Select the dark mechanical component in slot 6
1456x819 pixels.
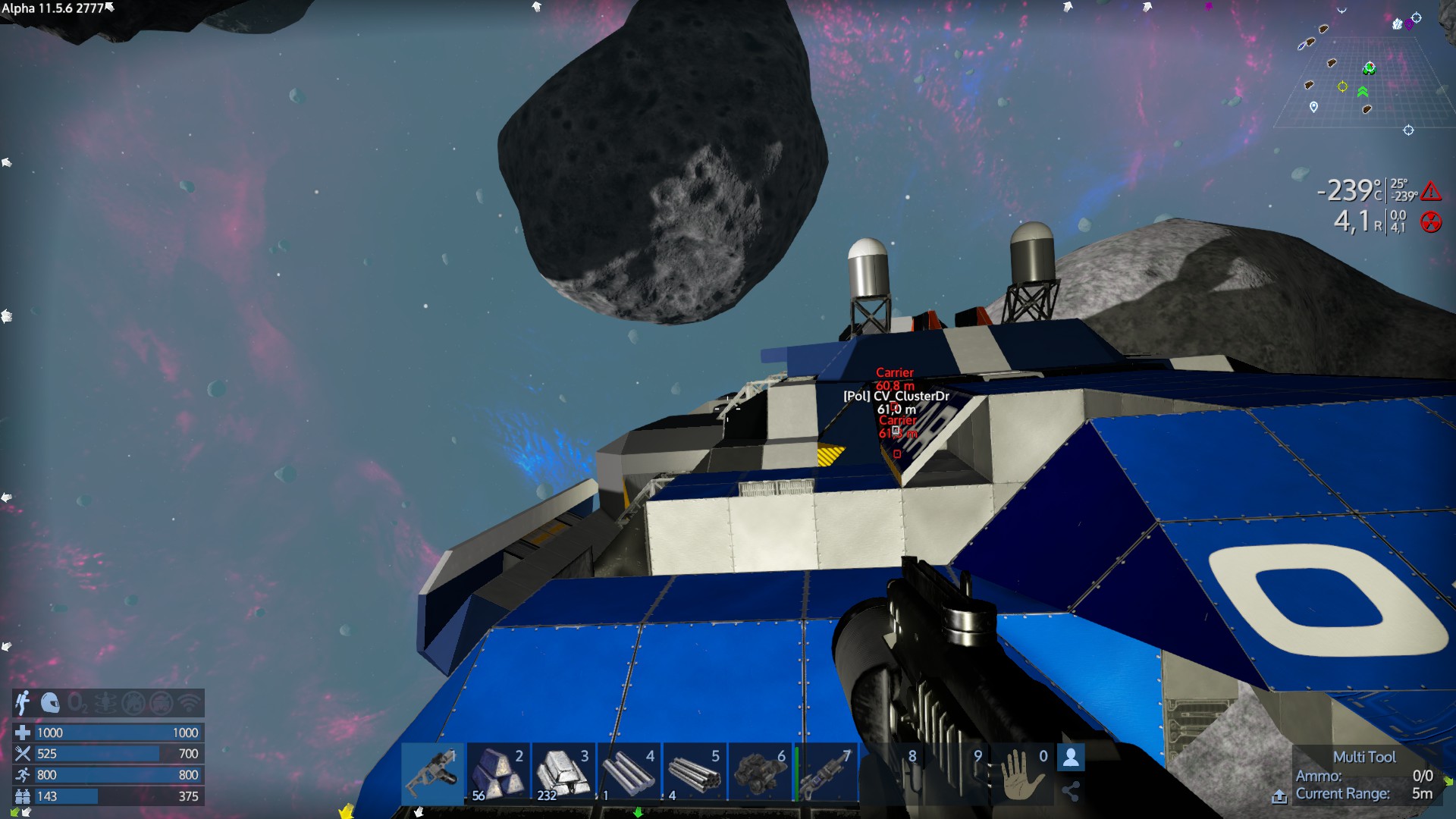[x=759, y=772]
